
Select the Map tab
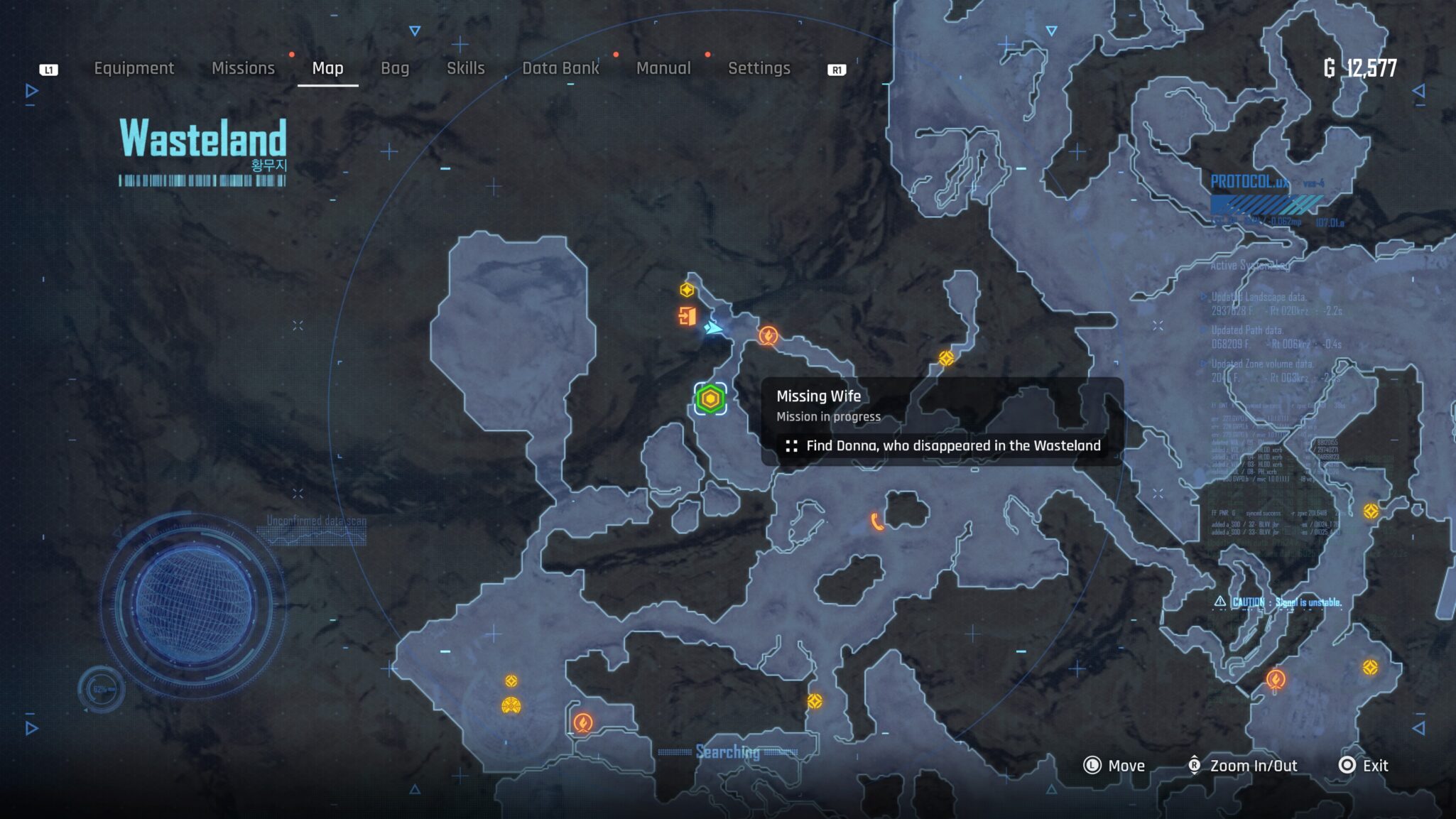(x=327, y=68)
